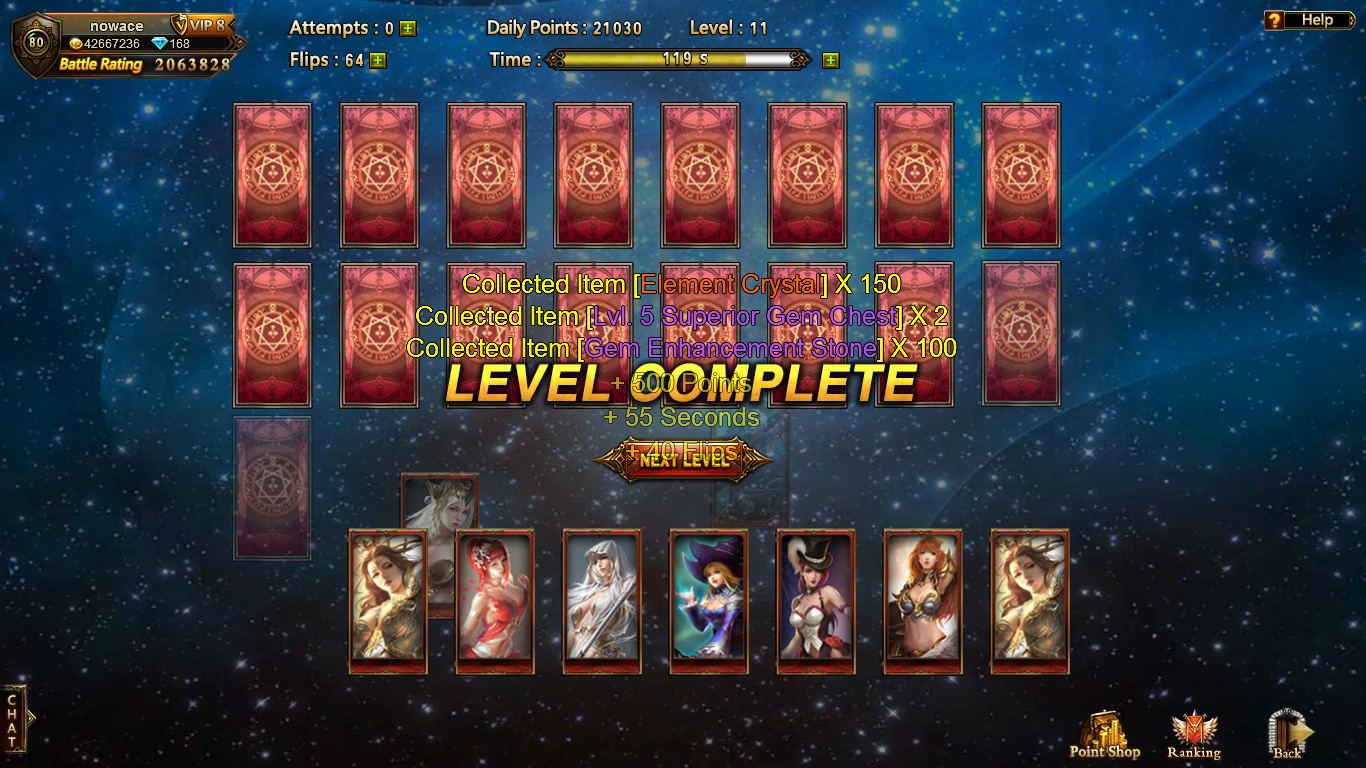The image size is (1366, 768).
Task: Expand the Chat panel
Action: tap(14, 718)
